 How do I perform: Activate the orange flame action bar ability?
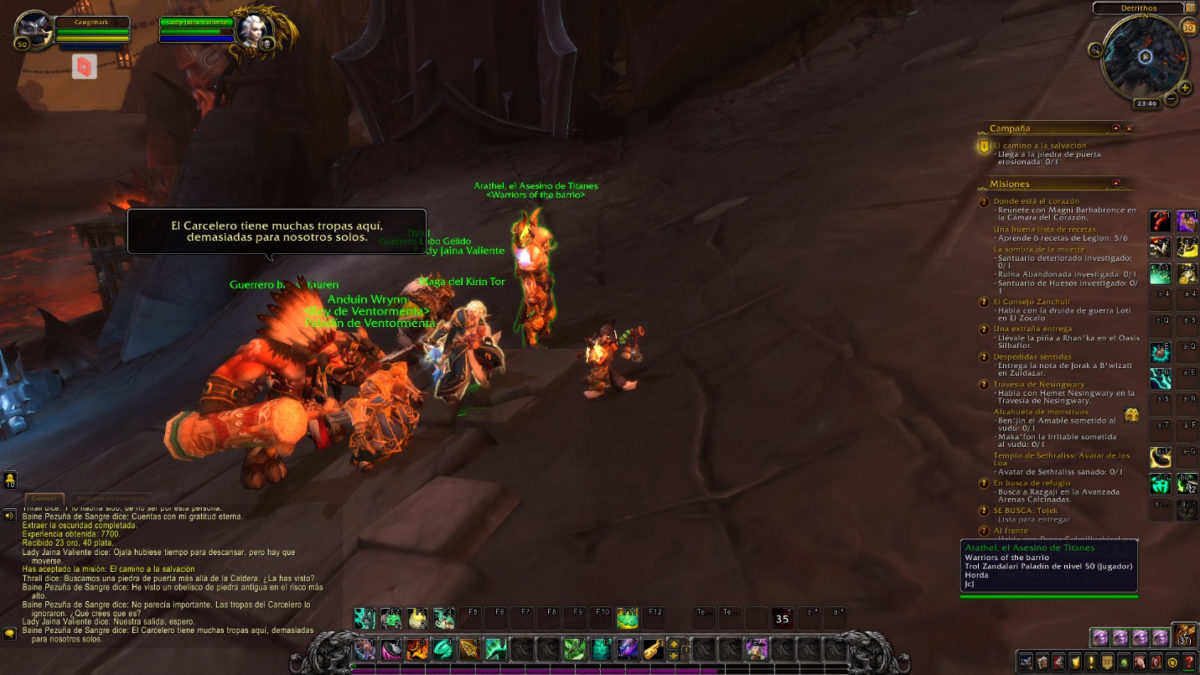pos(416,649)
